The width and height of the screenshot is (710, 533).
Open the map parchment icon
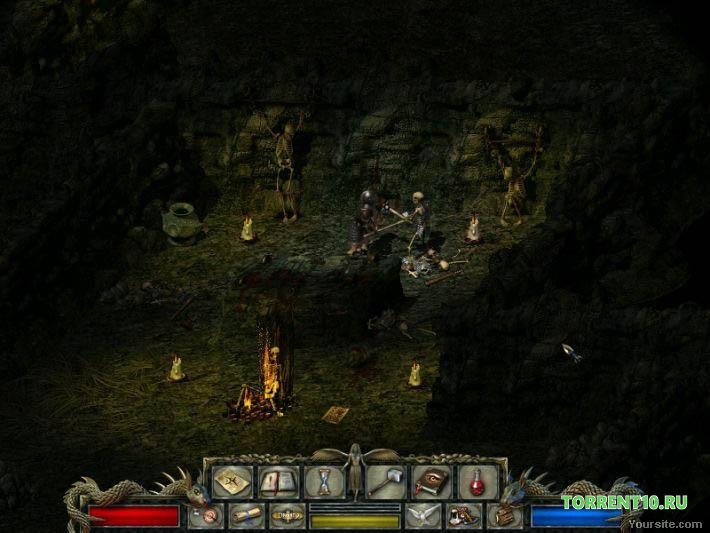tap(232, 482)
